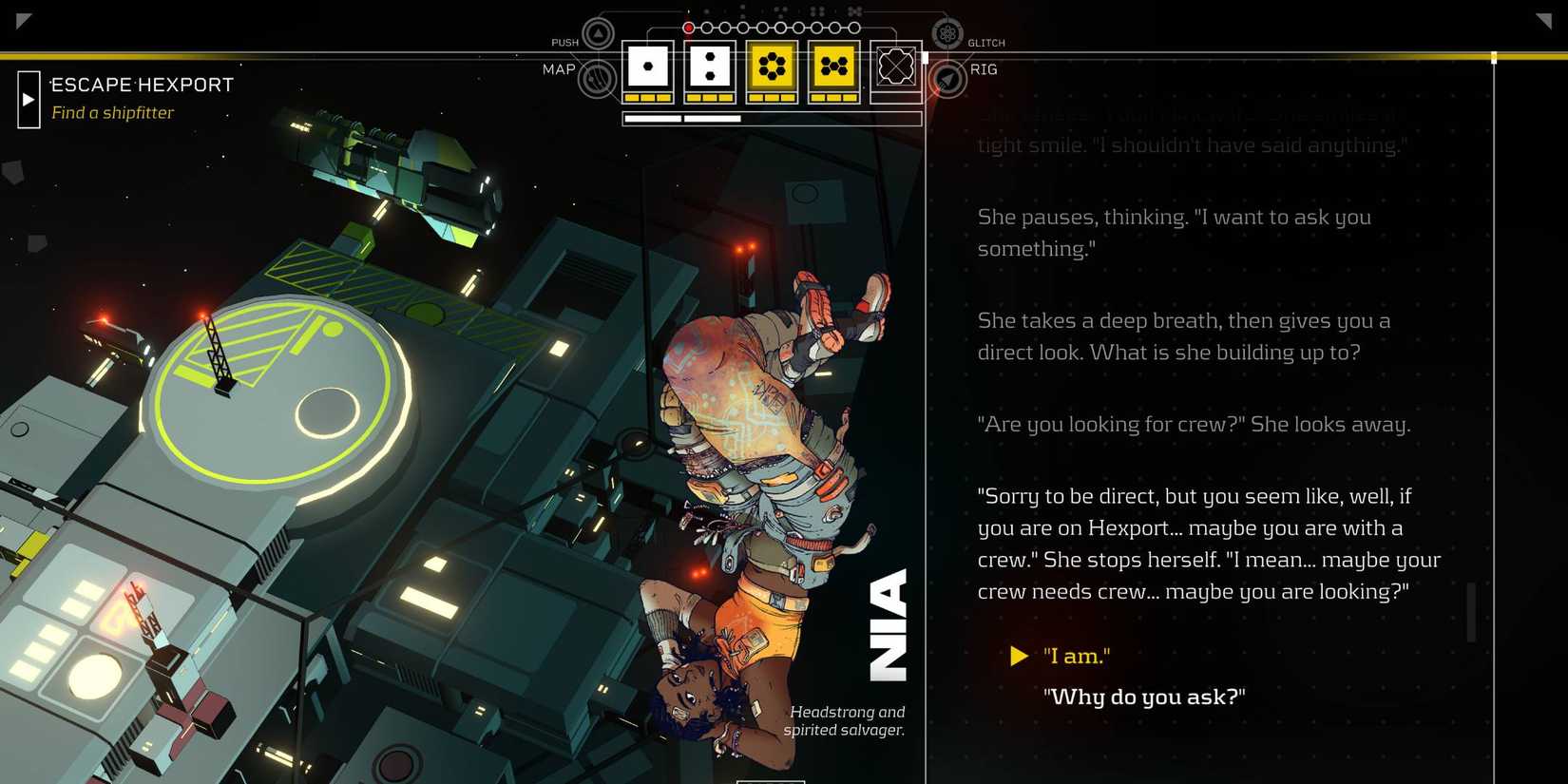Open the Map from the HUD

pos(597,78)
